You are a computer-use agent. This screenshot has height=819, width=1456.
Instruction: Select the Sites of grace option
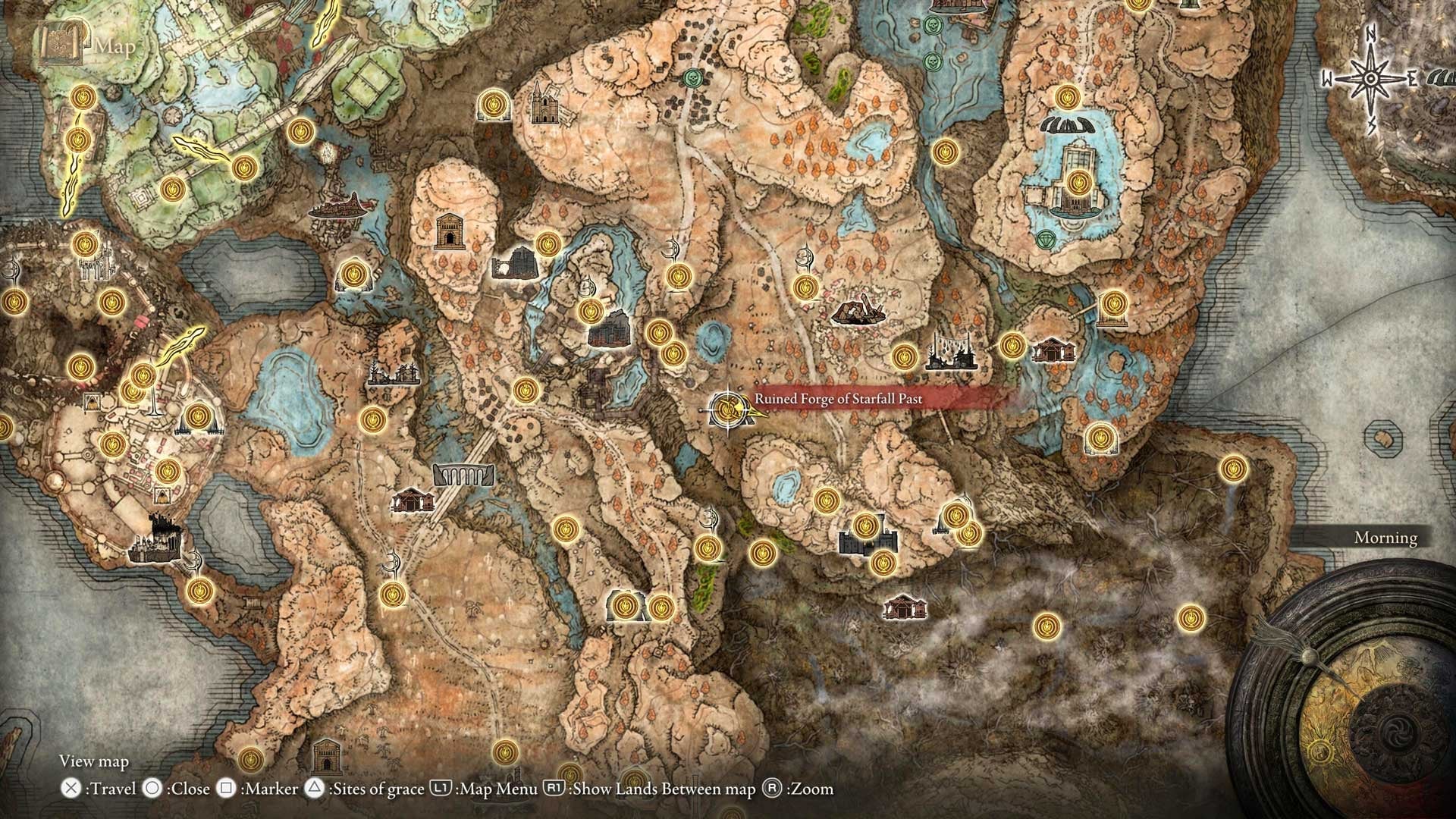tap(377, 789)
